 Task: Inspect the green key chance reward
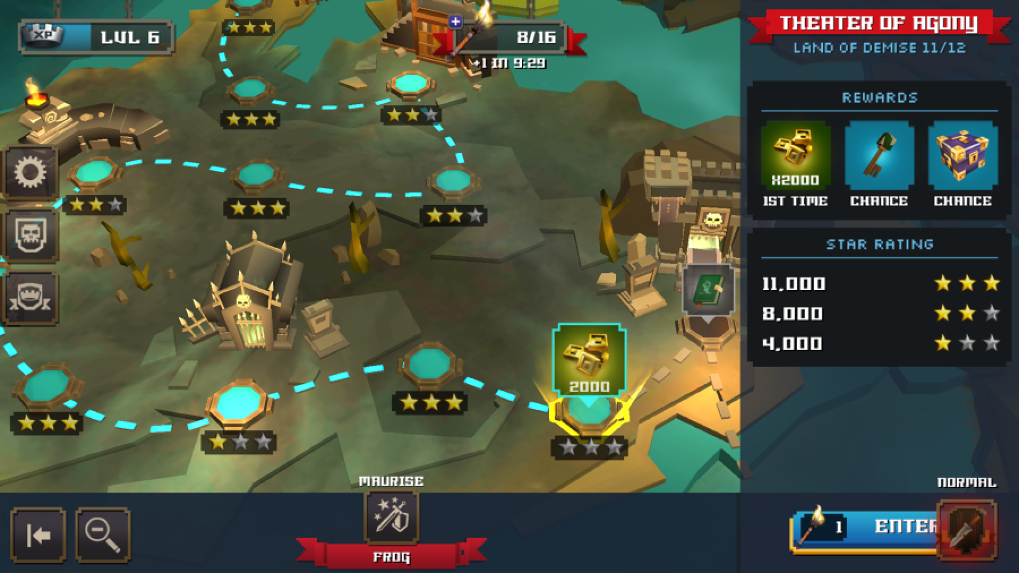point(879,156)
